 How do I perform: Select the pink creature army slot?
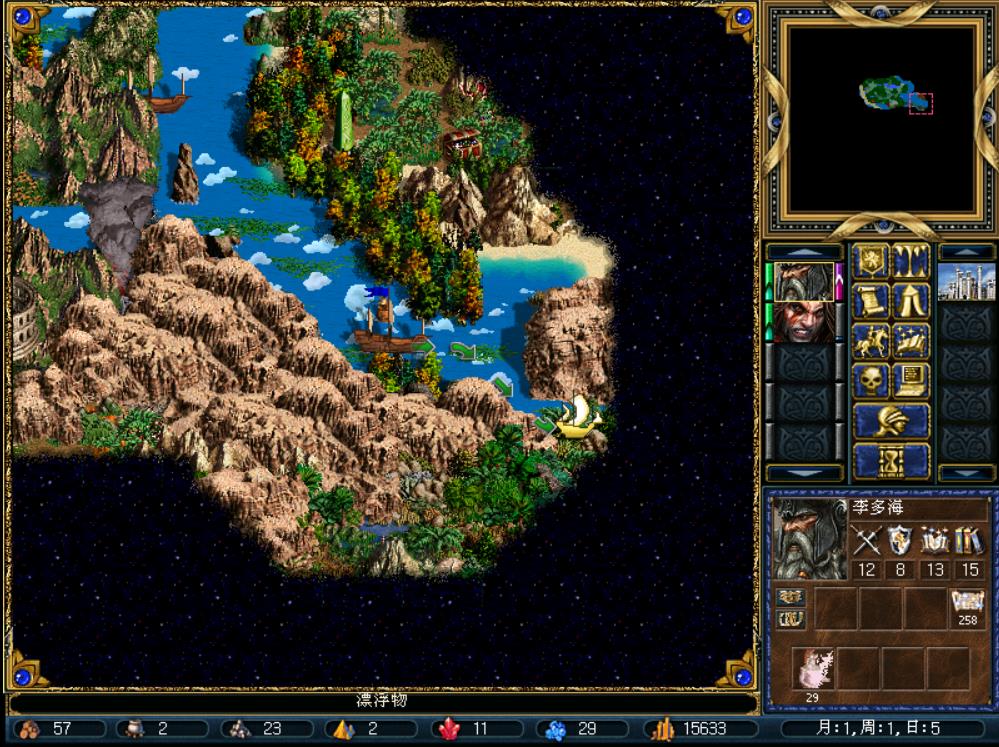click(x=812, y=668)
